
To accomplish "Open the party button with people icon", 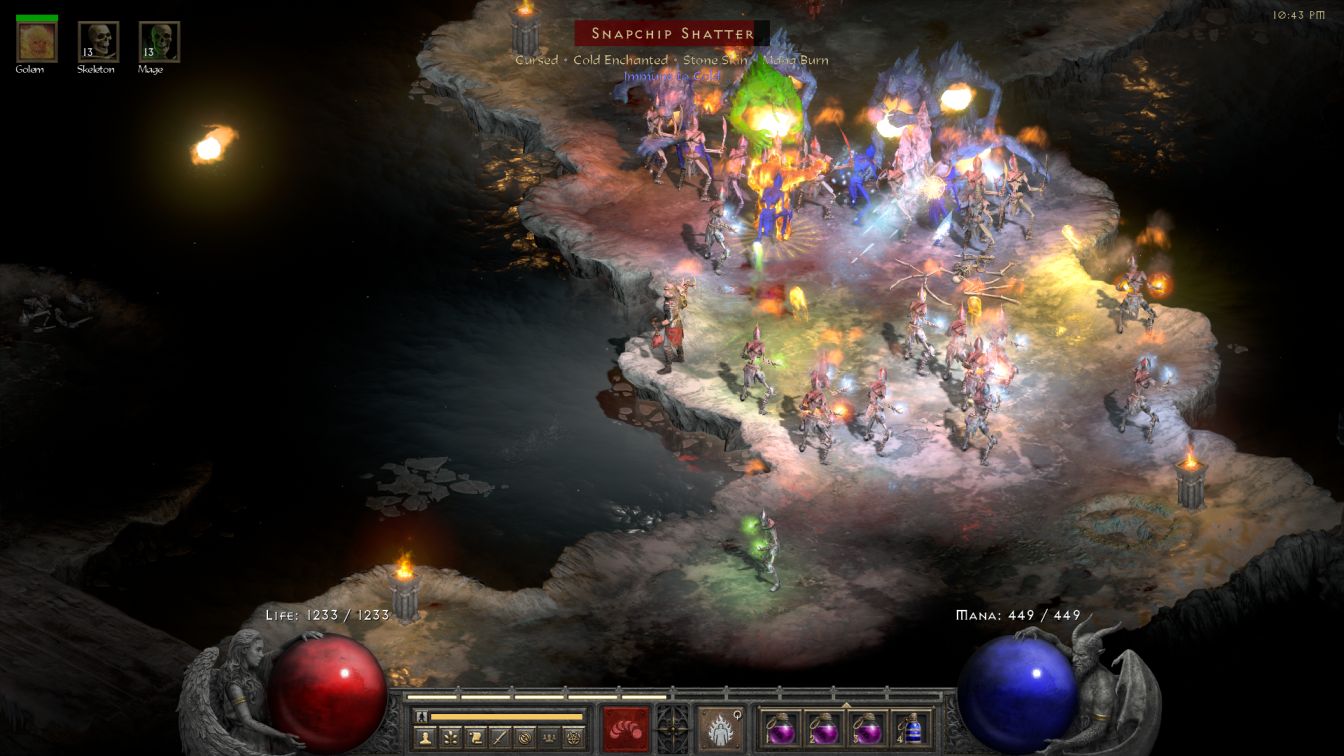I will click(x=547, y=738).
